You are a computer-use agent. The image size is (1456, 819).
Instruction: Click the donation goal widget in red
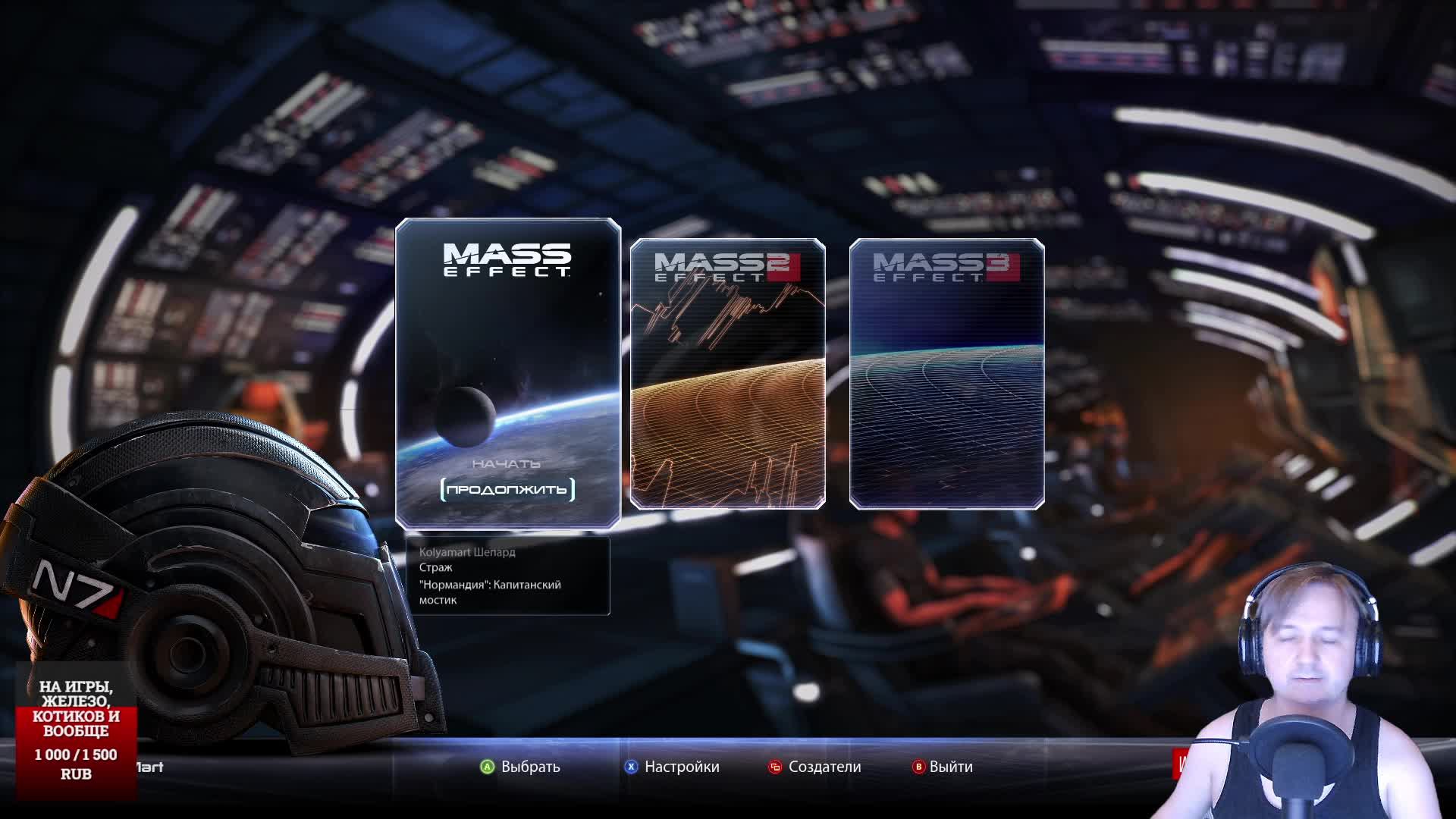(76, 730)
